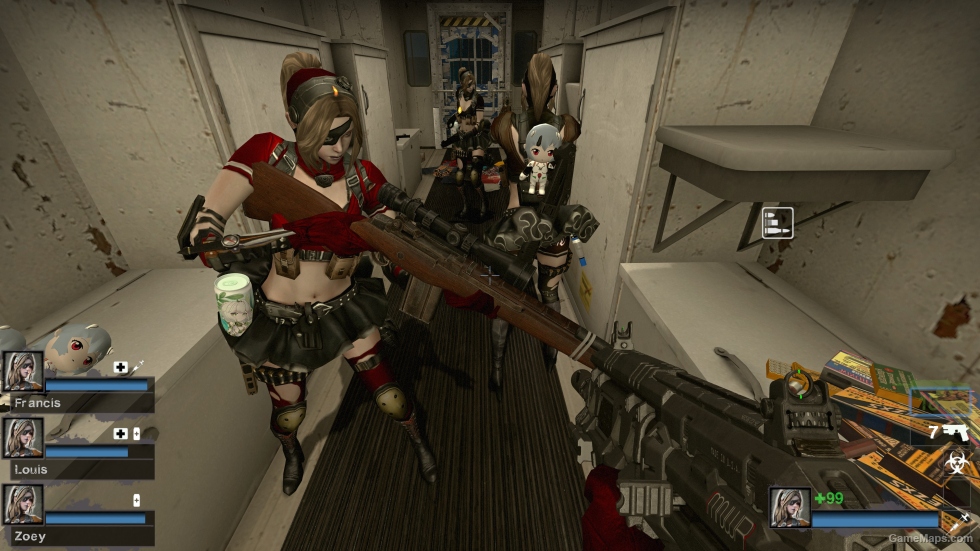The image size is (980, 551).
Task: Select the adrenaline syringe slot
Action: [962, 518]
